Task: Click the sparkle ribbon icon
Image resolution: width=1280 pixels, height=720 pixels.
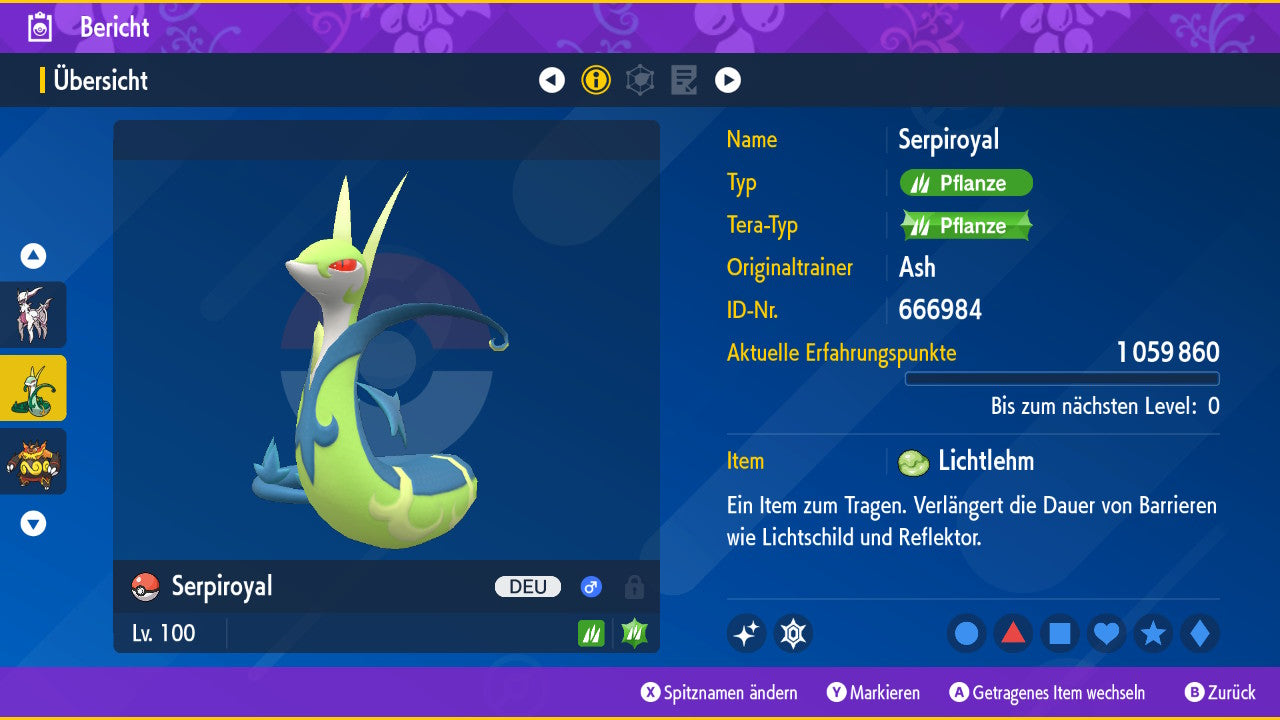Action: (x=746, y=633)
